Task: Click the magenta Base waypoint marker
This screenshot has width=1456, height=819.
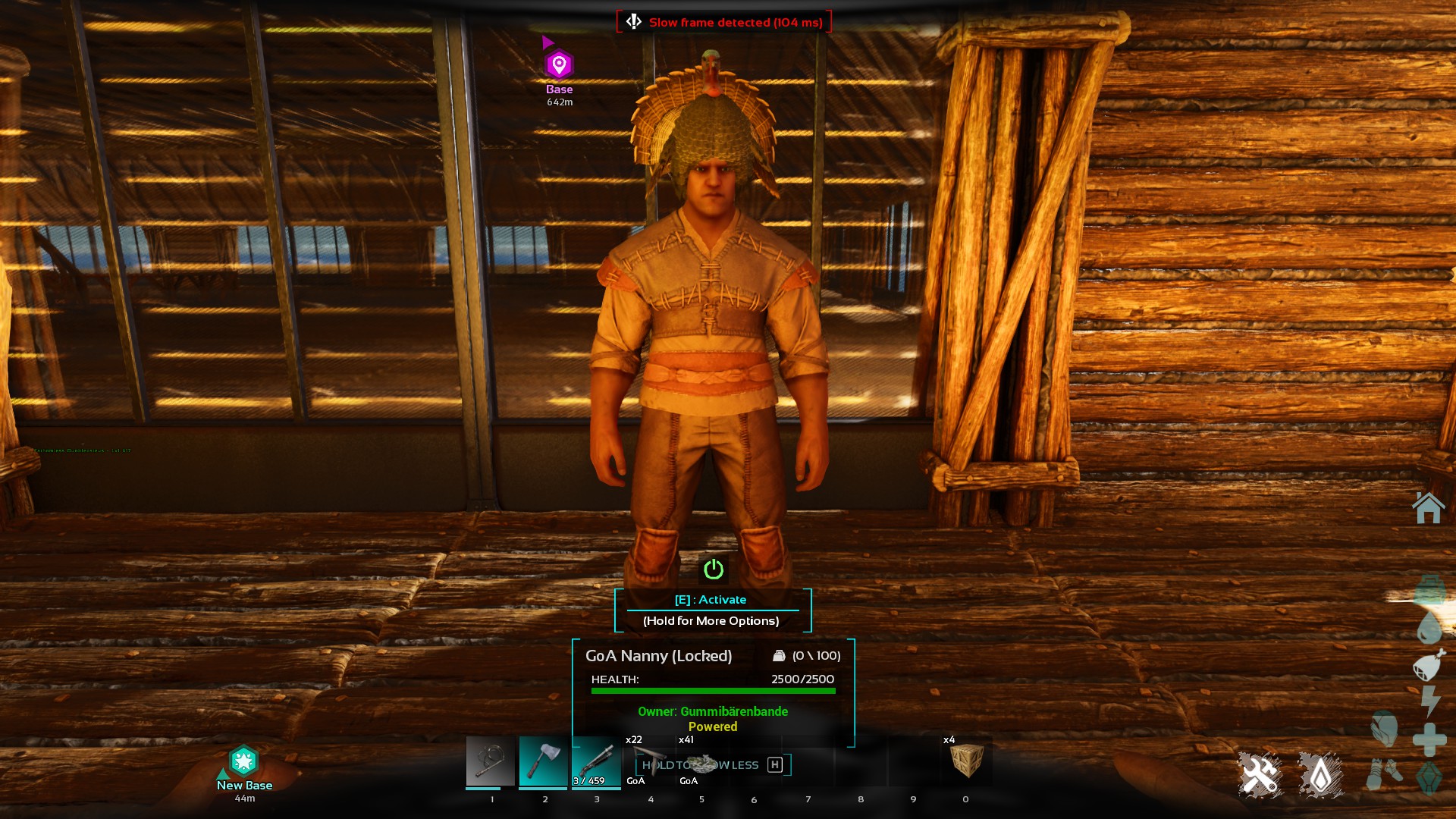Action: [x=559, y=65]
